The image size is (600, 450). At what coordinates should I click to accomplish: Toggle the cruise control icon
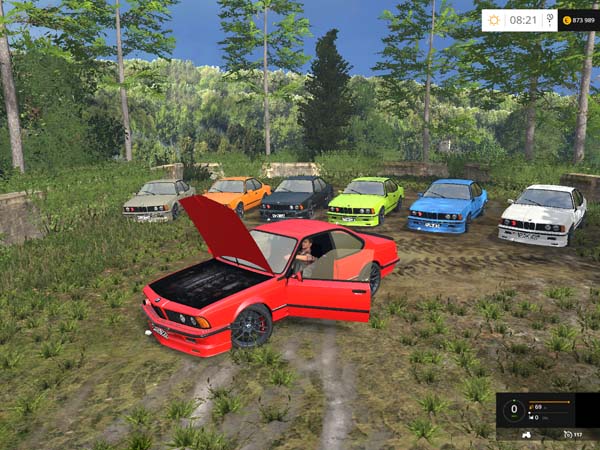click(569, 434)
